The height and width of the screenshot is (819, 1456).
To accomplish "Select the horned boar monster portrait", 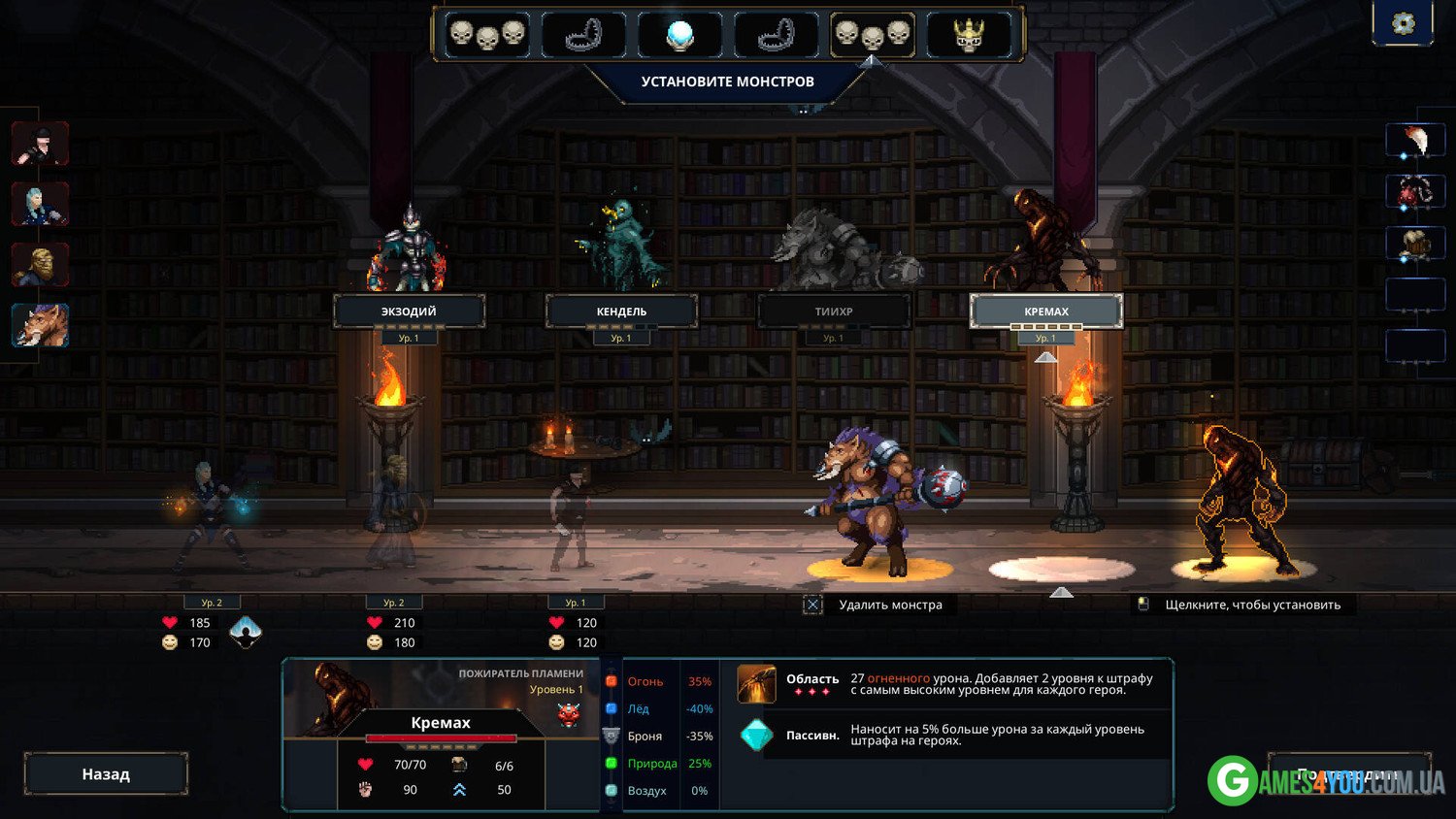I will coord(40,324).
